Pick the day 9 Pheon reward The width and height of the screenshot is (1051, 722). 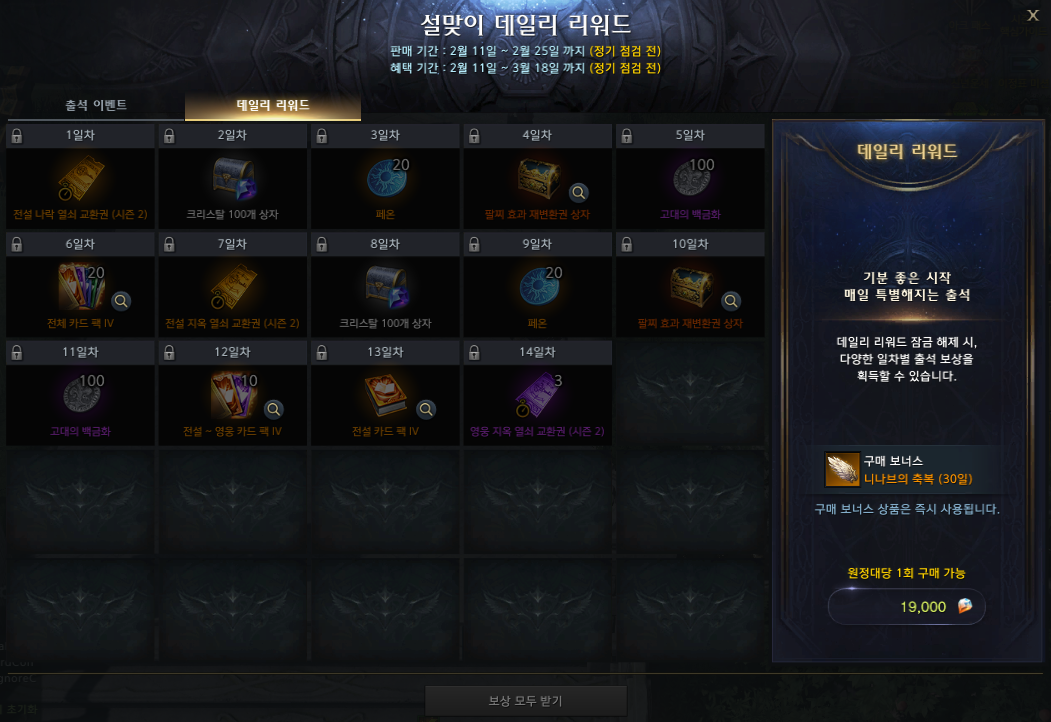click(537, 288)
